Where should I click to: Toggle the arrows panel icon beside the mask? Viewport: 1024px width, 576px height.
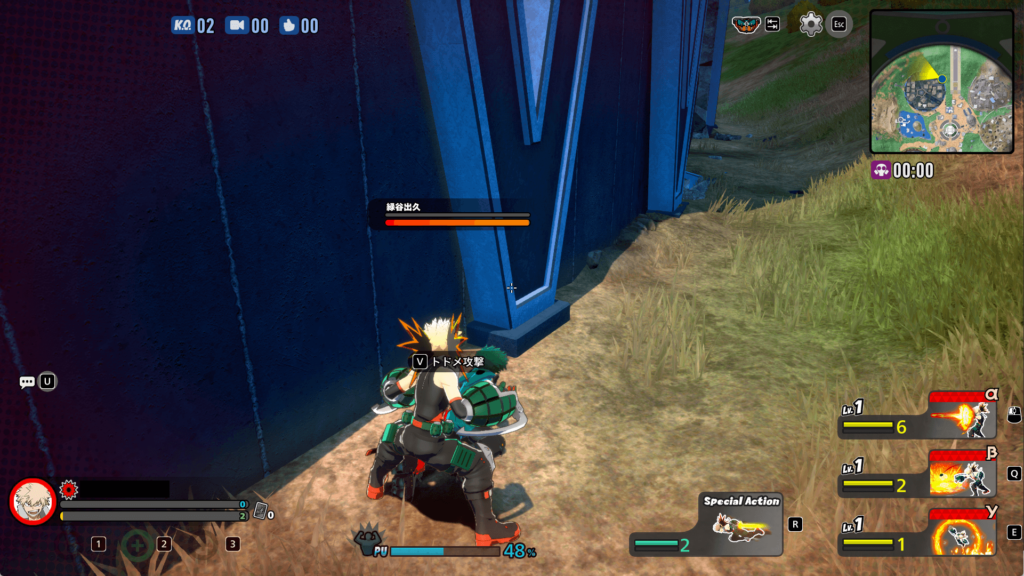point(773,24)
